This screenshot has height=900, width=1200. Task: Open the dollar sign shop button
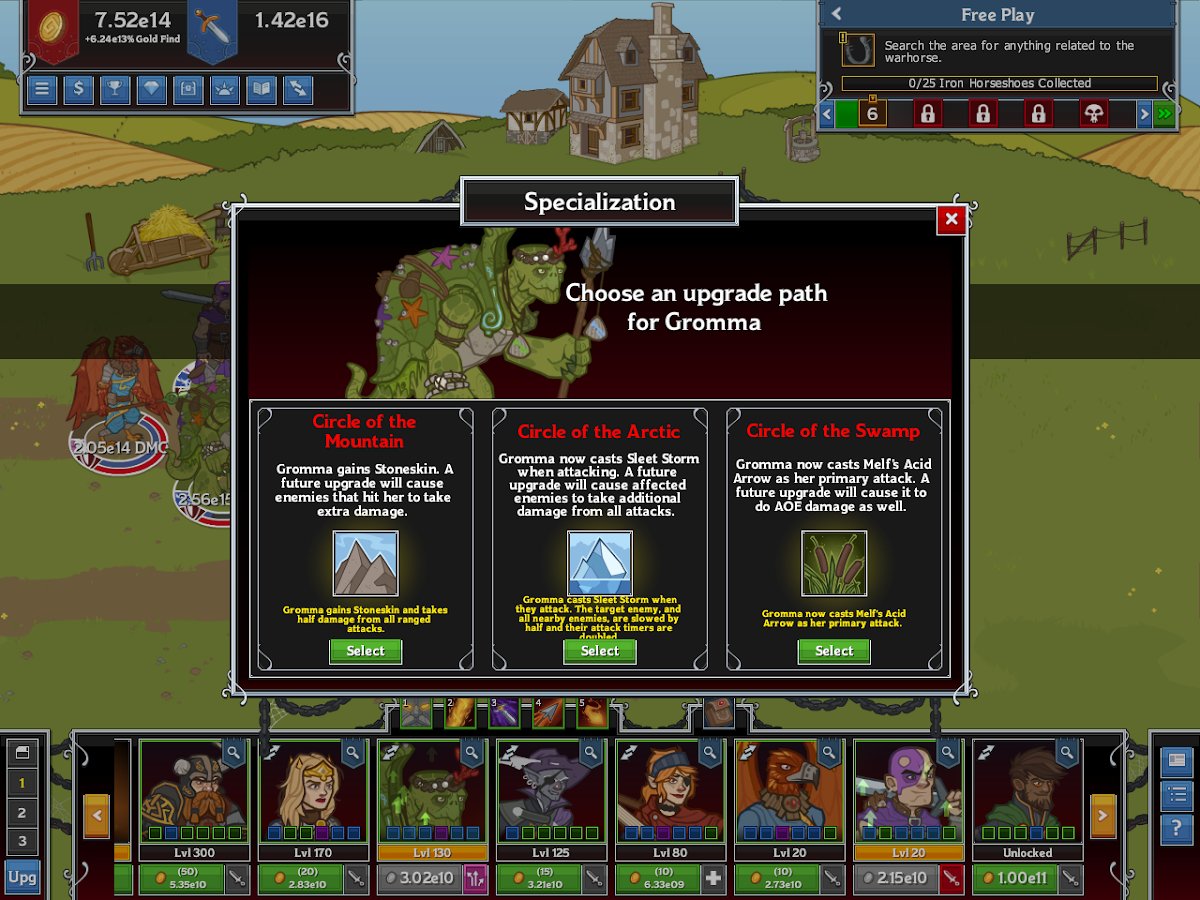(x=79, y=89)
